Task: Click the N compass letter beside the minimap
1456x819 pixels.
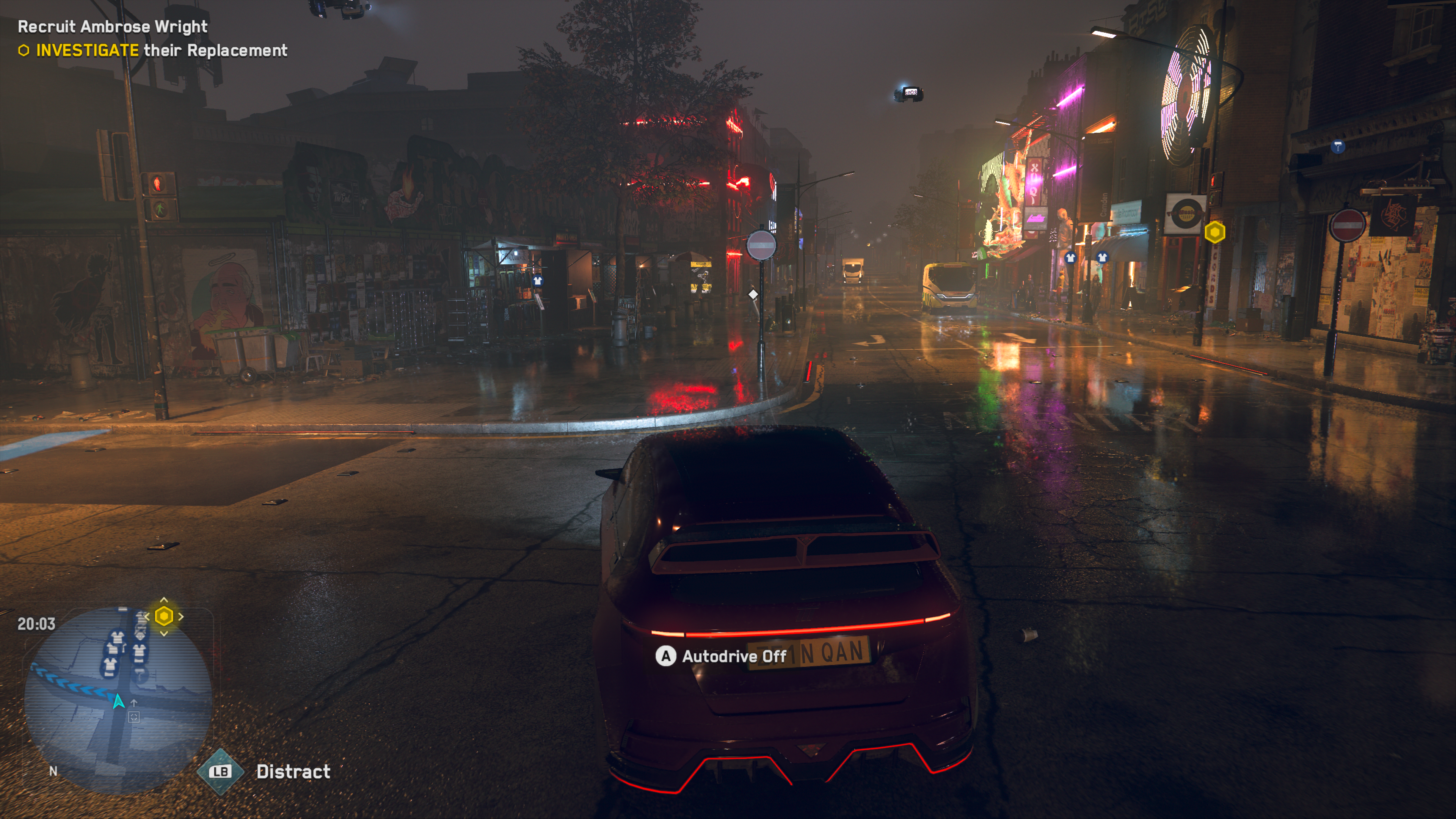Action: (53, 771)
